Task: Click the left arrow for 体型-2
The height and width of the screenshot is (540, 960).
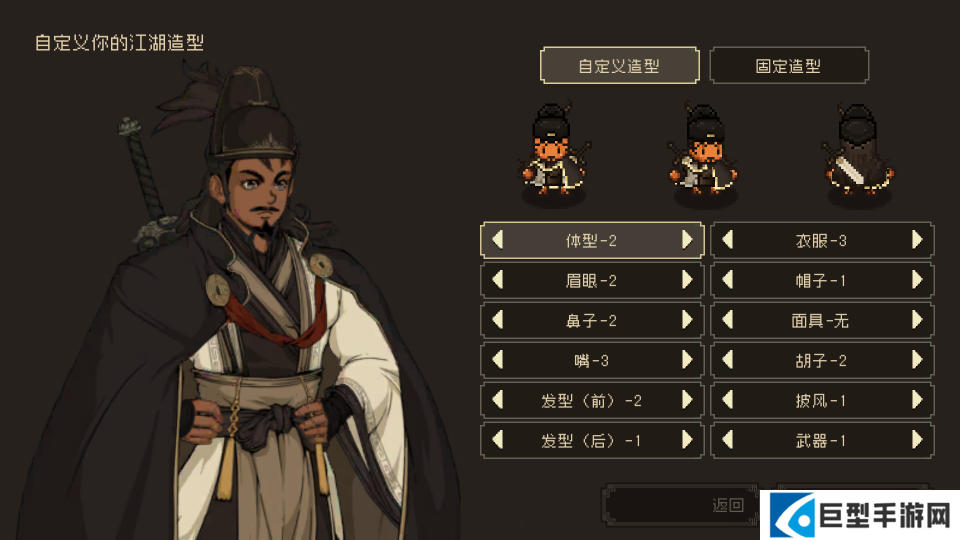Action: 497,240
